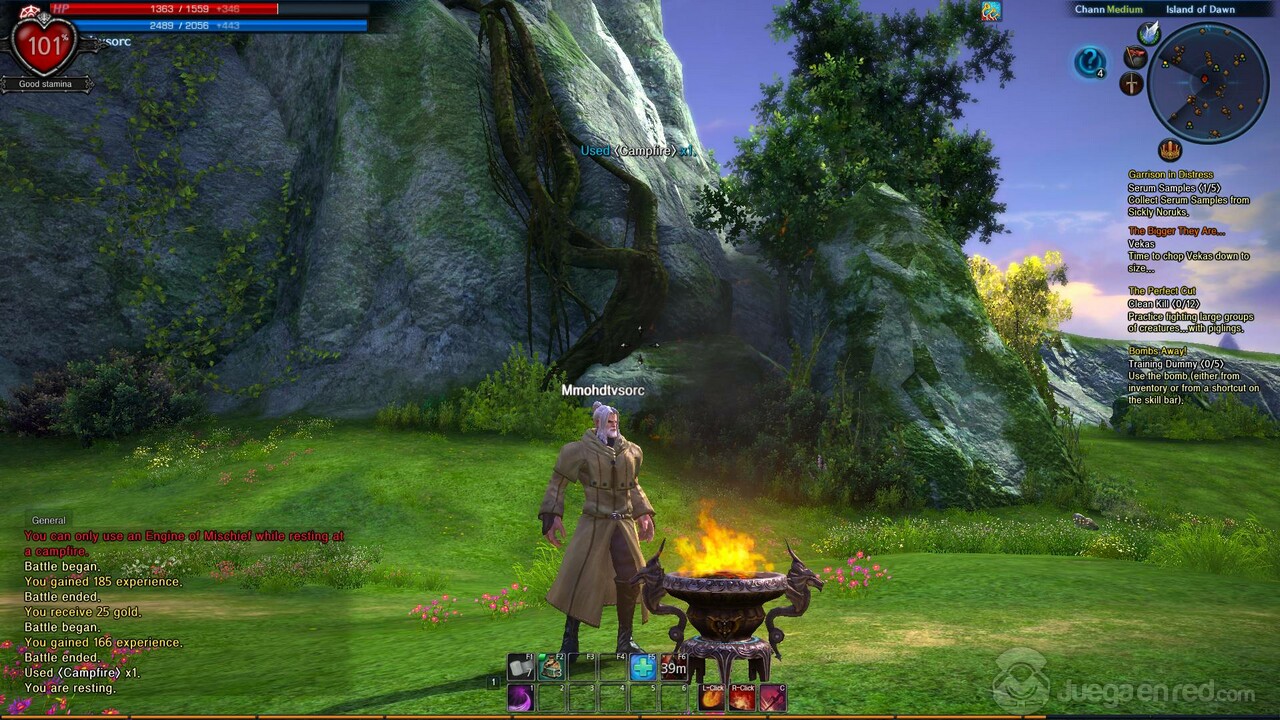This screenshot has width=1280, height=720.
Task: Click the winged icon beside the minimap
Action: [1149, 33]
